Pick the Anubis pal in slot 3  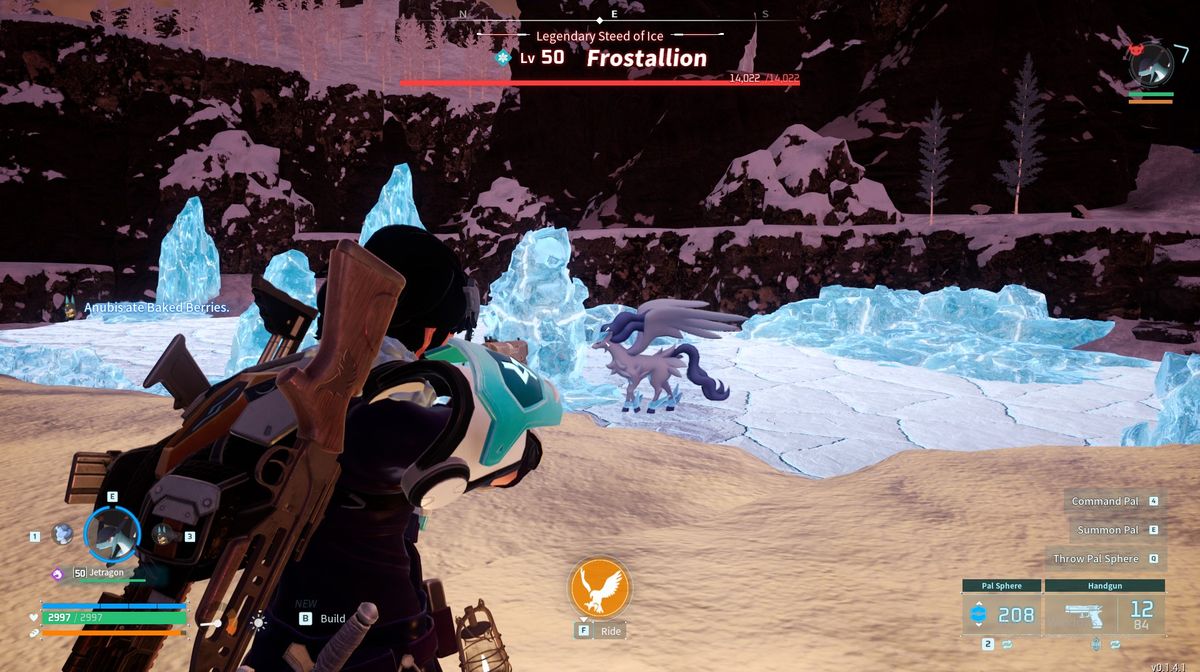tap(163, 536)
